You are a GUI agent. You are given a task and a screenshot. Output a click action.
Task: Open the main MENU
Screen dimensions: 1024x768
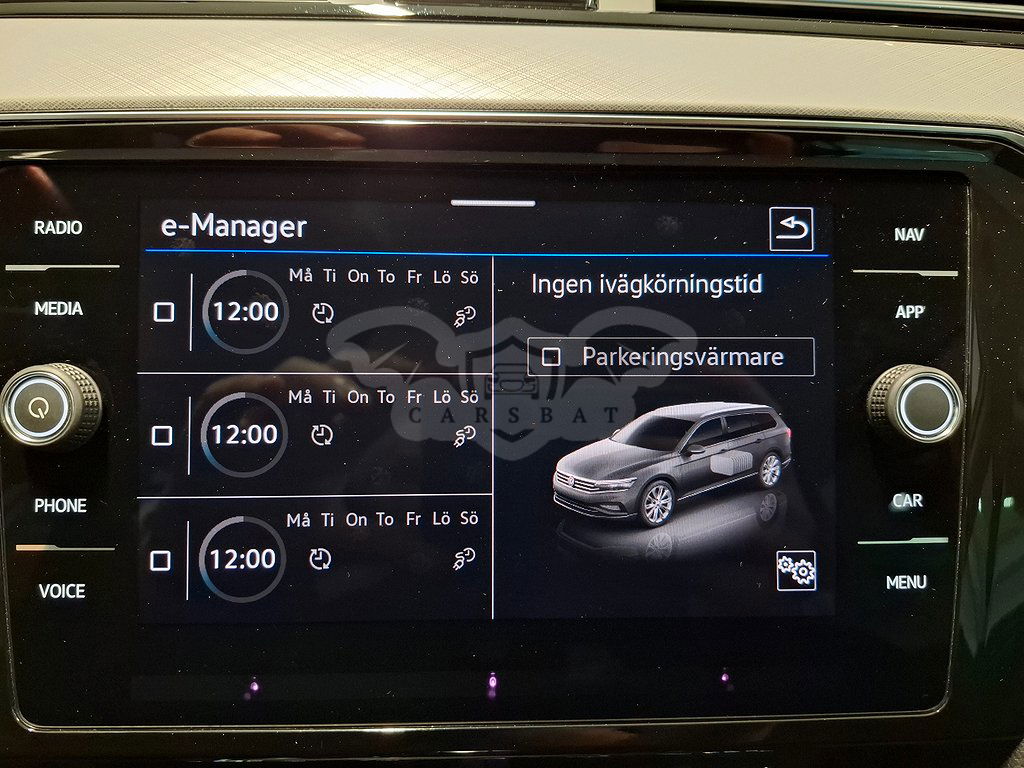pos(906,582)
